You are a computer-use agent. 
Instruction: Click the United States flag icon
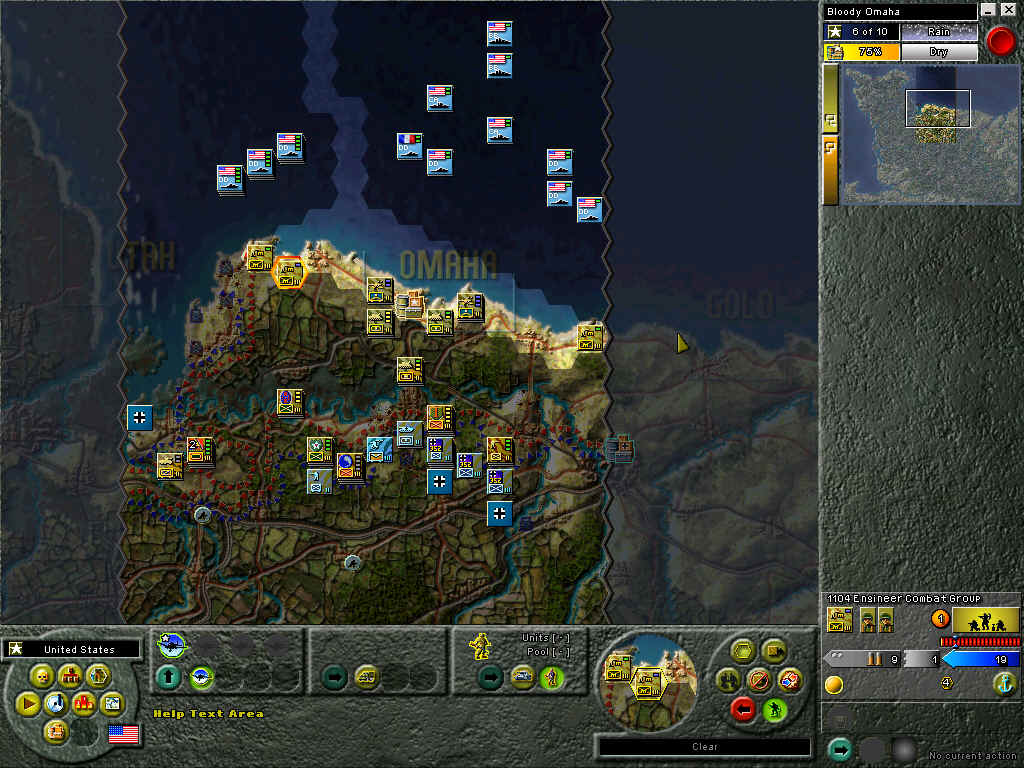click(123, 735)
